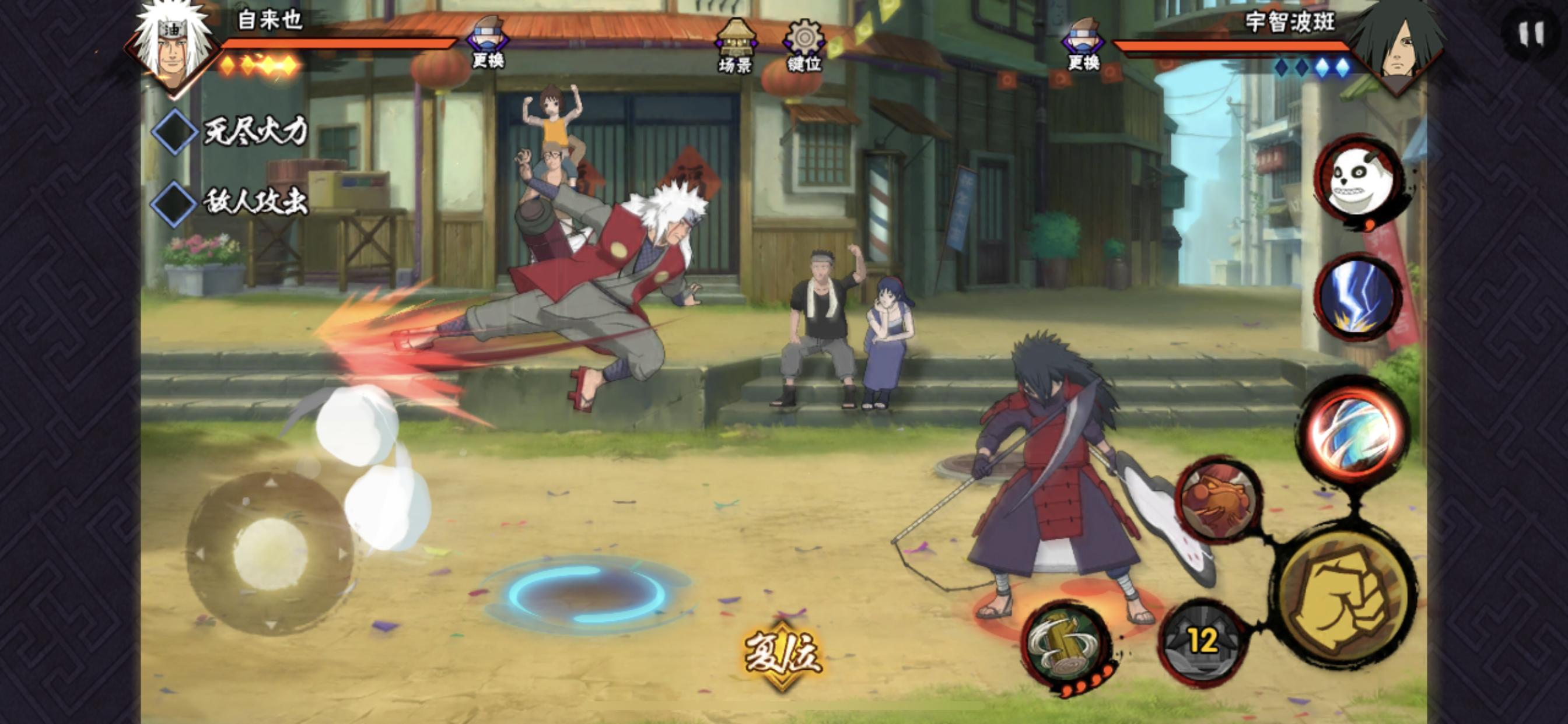Image resolution: width=1568 pixels, height=724 pixels.
Task: Toggle the 敌人攻击 option
Action: [173, 203]
